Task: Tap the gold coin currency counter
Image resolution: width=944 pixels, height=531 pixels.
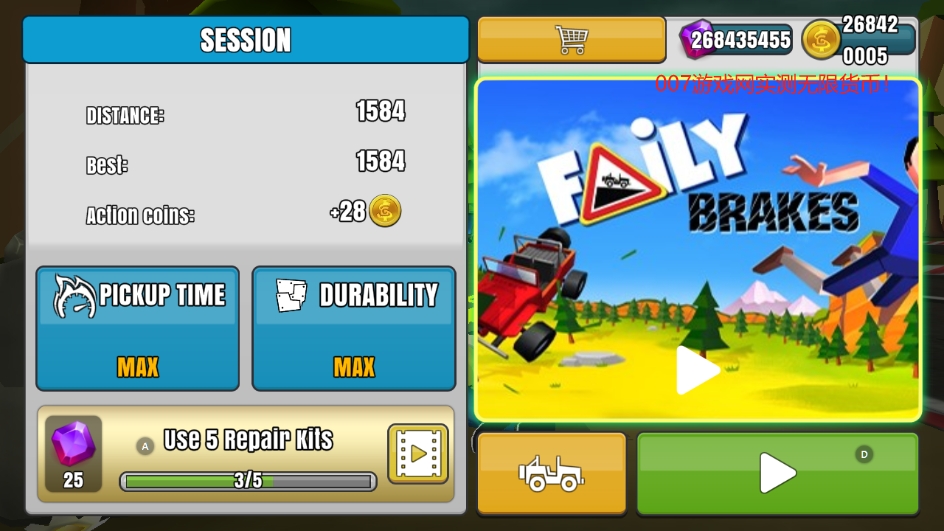Action: [x=860, y=40]
